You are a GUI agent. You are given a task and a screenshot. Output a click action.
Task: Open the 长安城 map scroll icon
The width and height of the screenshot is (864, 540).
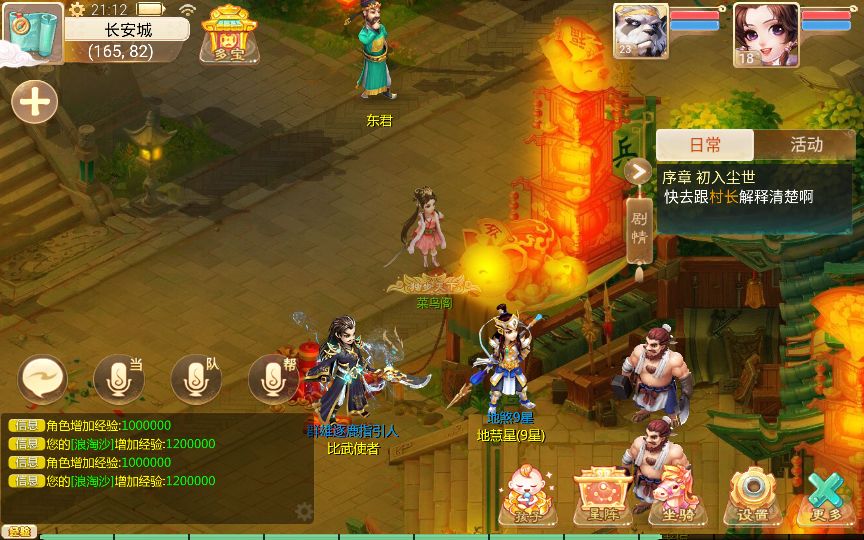(32, 34)
